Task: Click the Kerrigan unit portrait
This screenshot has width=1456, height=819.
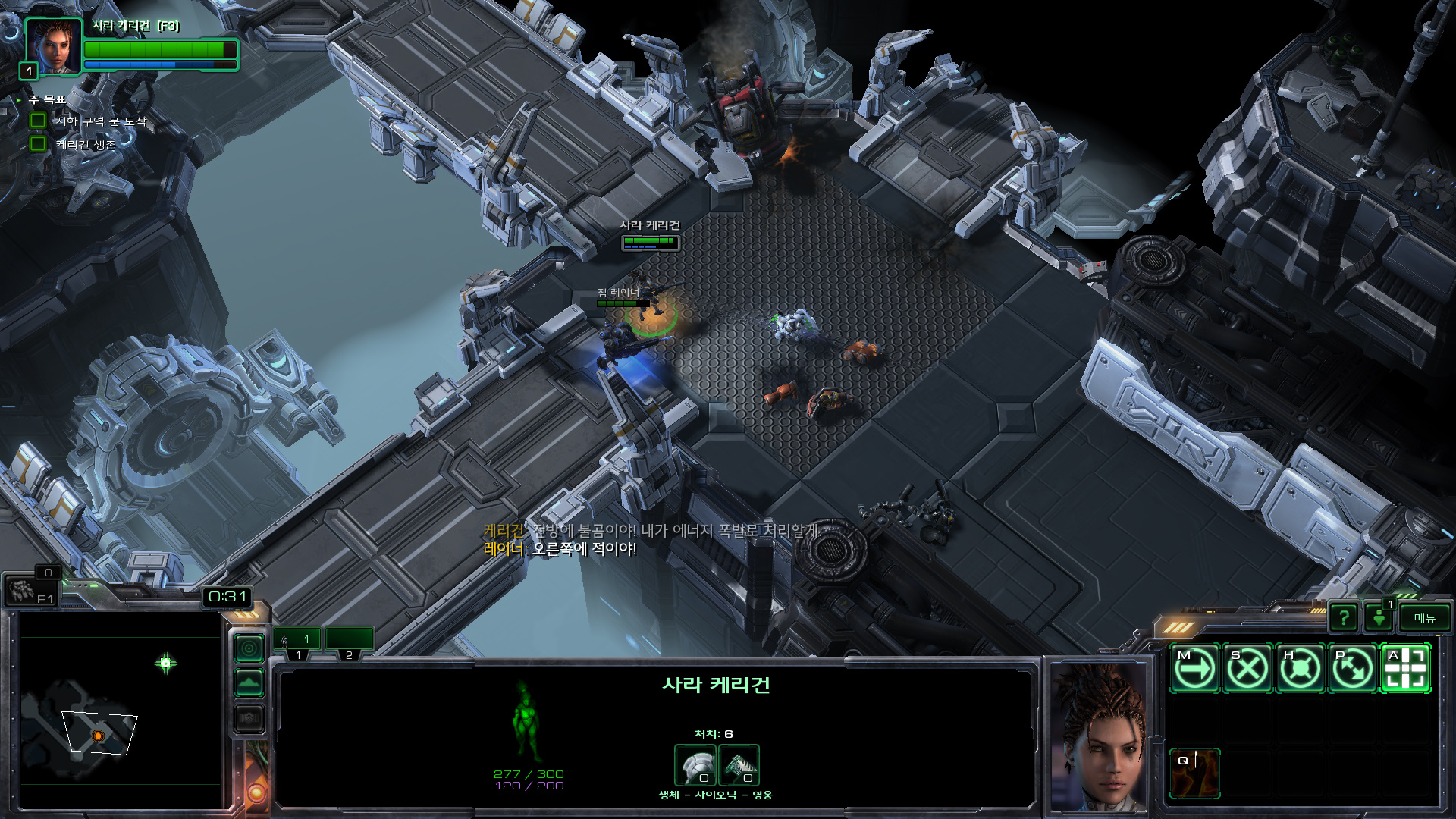Action: pos(1099,736)
